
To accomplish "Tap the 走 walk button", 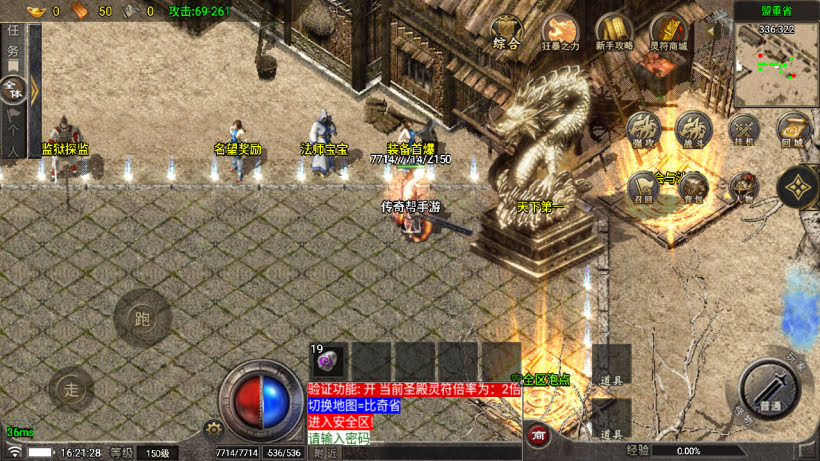I will pos(70,389).
